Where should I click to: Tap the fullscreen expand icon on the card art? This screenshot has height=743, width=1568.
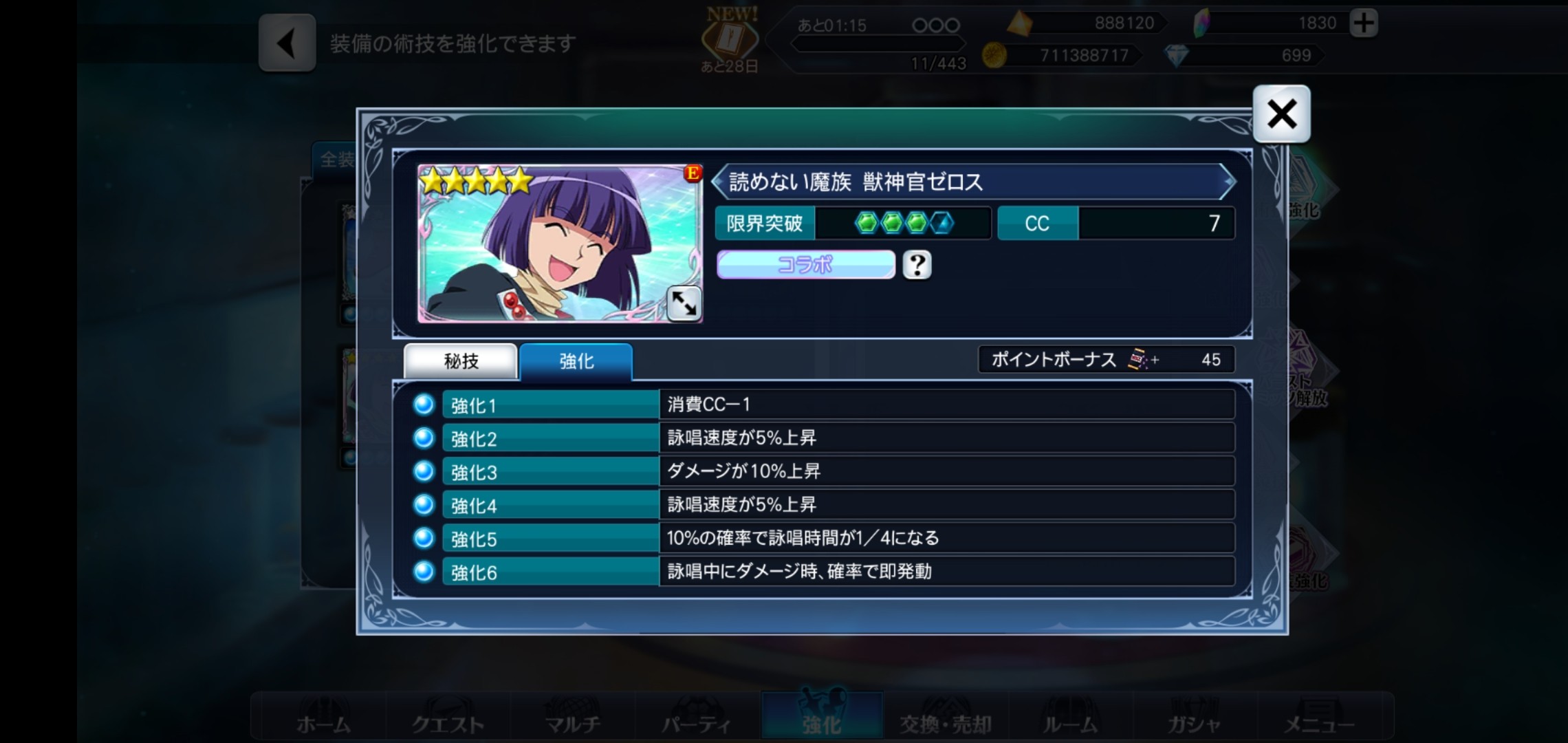tap(684, 304)
